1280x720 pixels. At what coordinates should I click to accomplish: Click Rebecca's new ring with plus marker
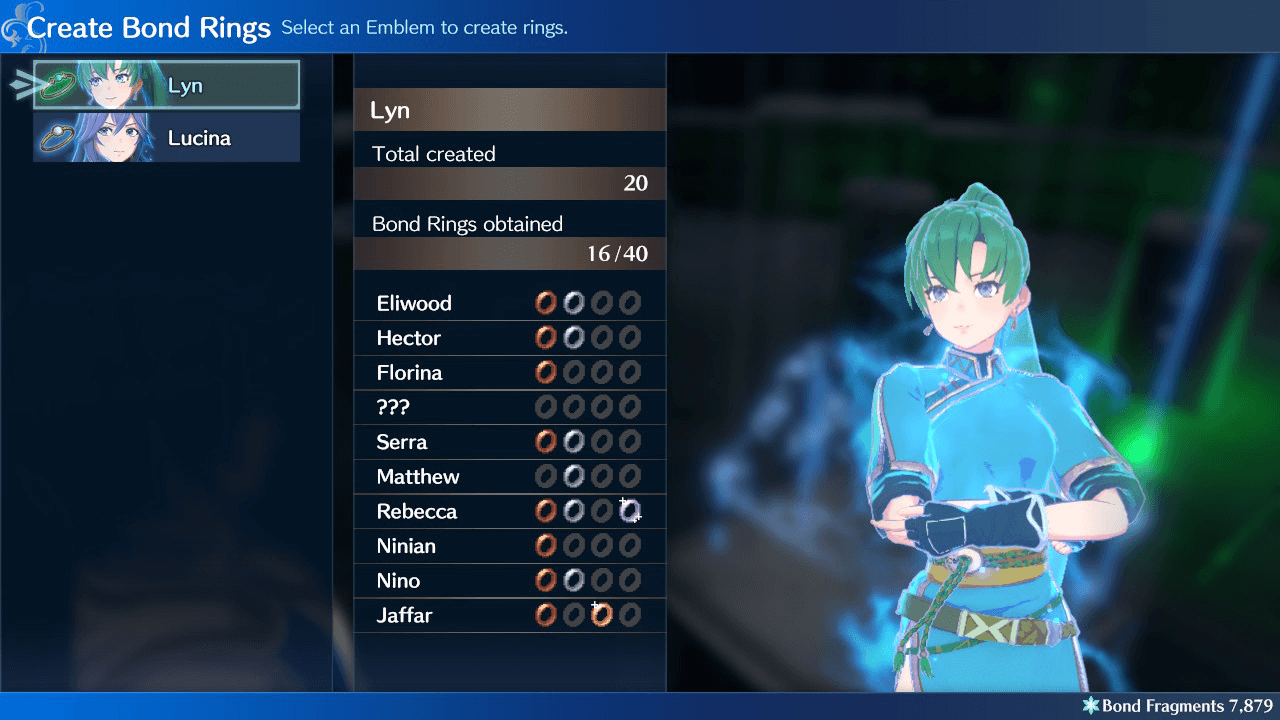pos(630,511)
